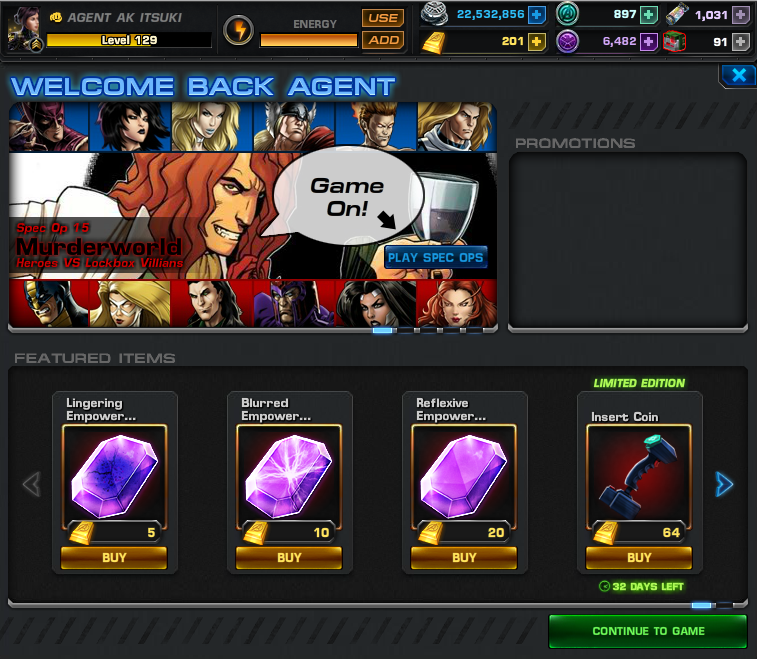The height and width of the screenshot is (659, 757).
Task: Buy the Insert Coin weapon
Action: click(x=639, y=558)
